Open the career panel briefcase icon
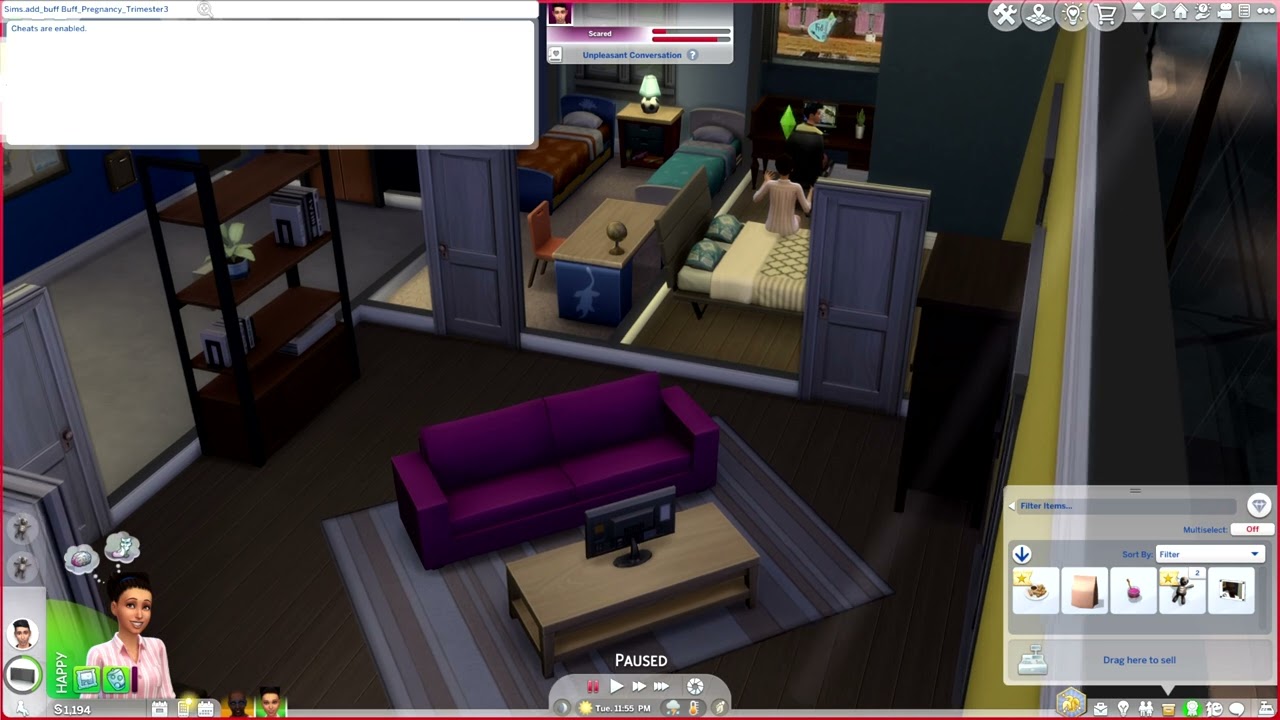This screenshot has width=1280, height=720. pyautogui.click(x=1100, y=707)
